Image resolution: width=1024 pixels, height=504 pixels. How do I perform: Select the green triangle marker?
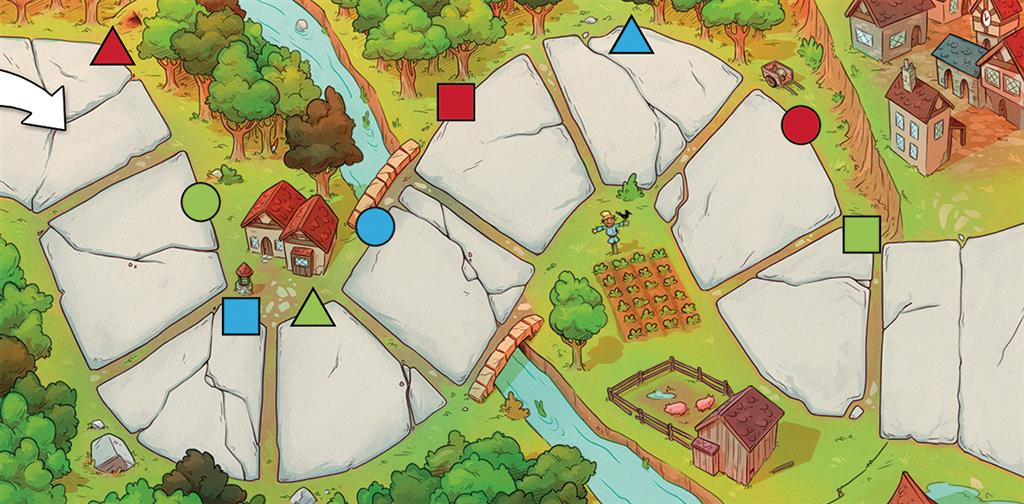(x=311, y=309)
